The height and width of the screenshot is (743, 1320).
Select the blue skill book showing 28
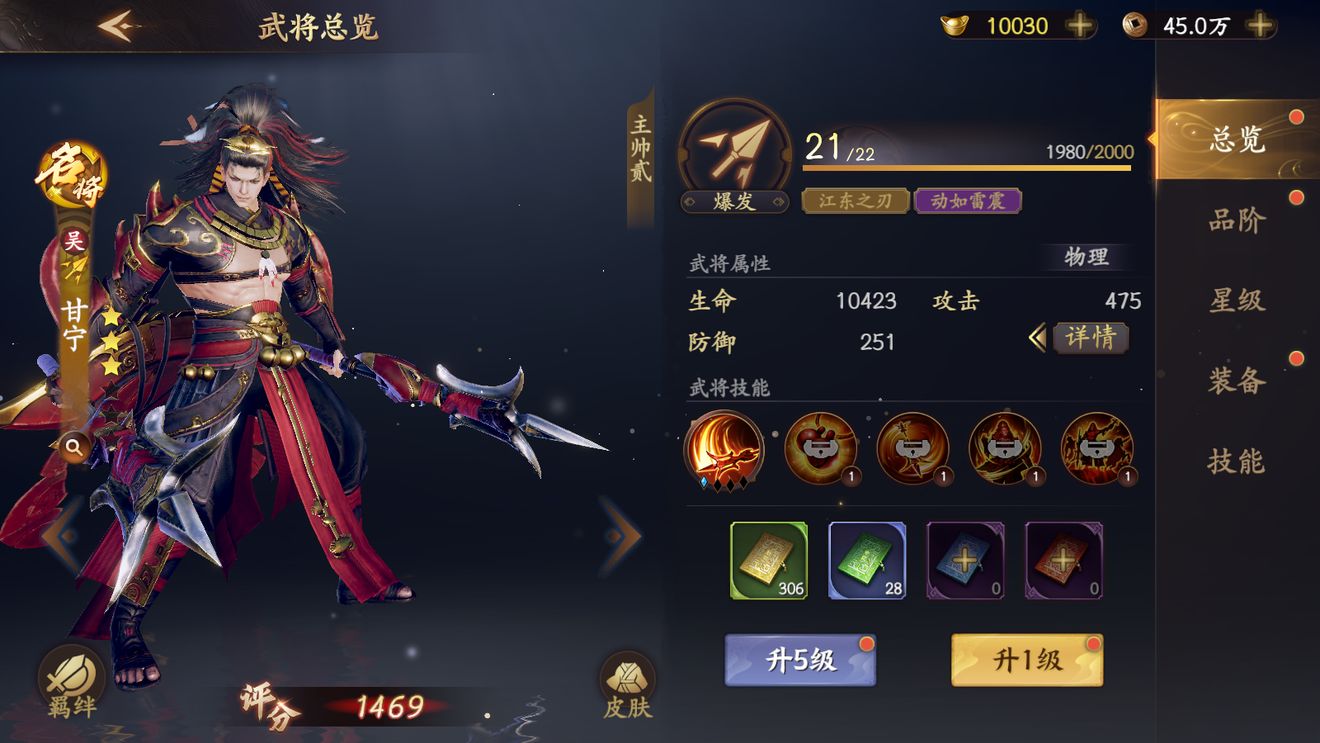867,560
